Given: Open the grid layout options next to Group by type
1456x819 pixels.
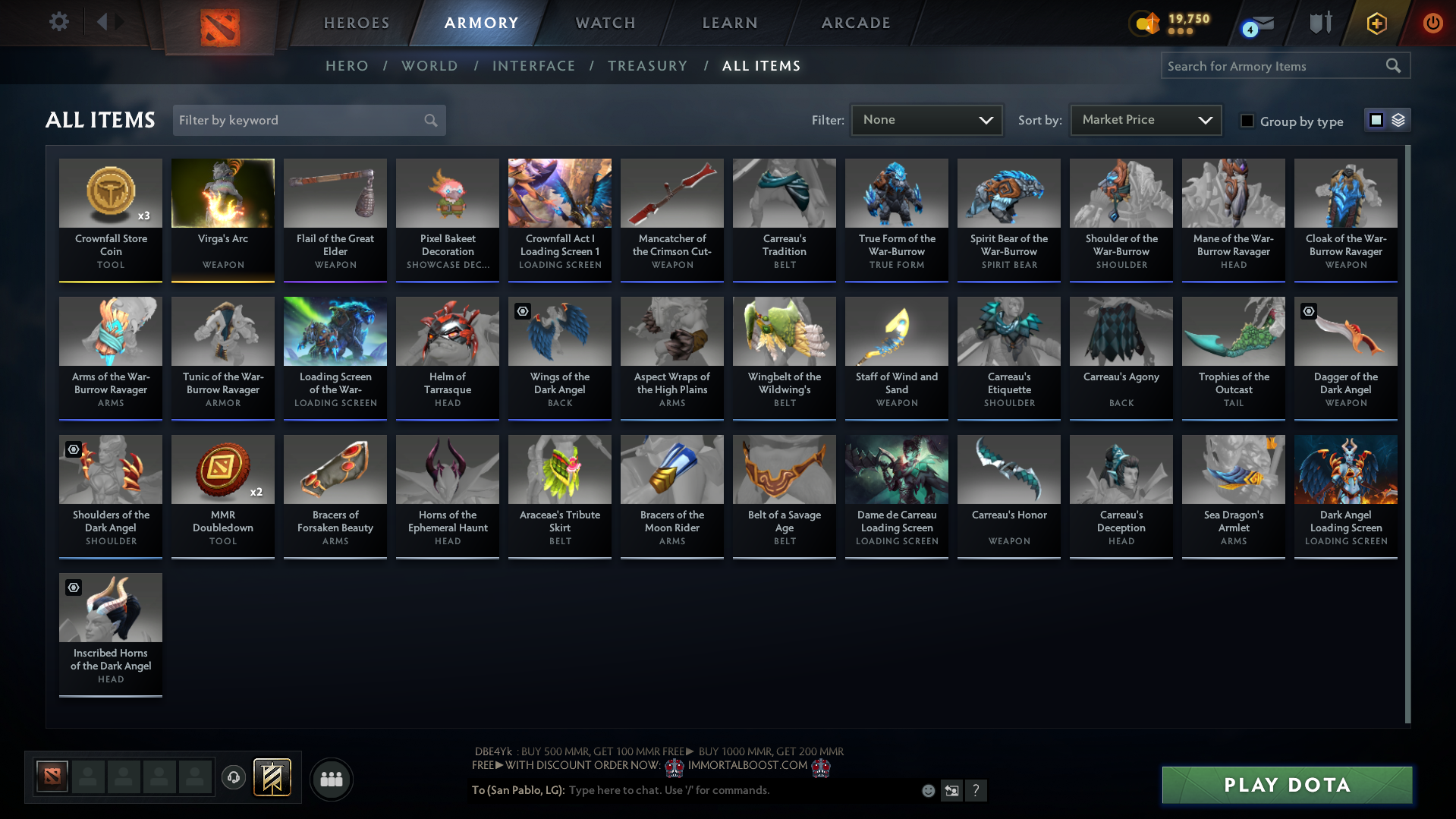Looking at the screenshot, I should pyautogui.click(x=1387, y=119).
